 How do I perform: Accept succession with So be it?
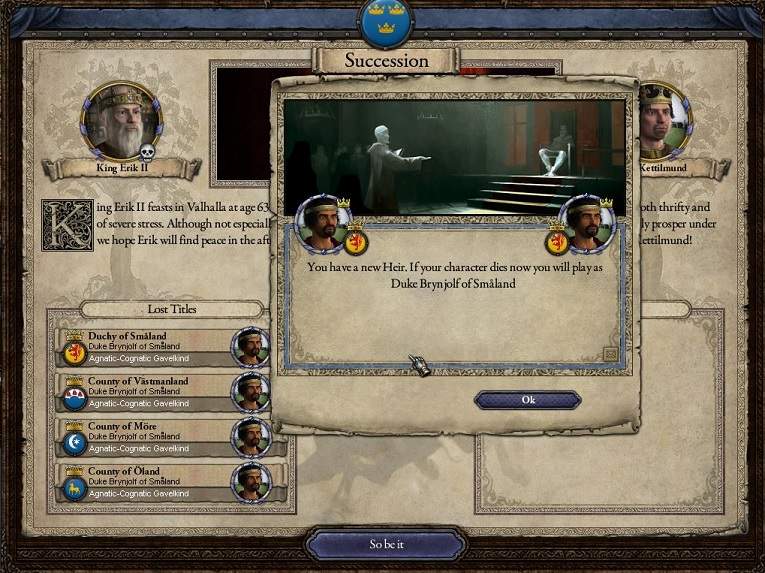point(386,545)
